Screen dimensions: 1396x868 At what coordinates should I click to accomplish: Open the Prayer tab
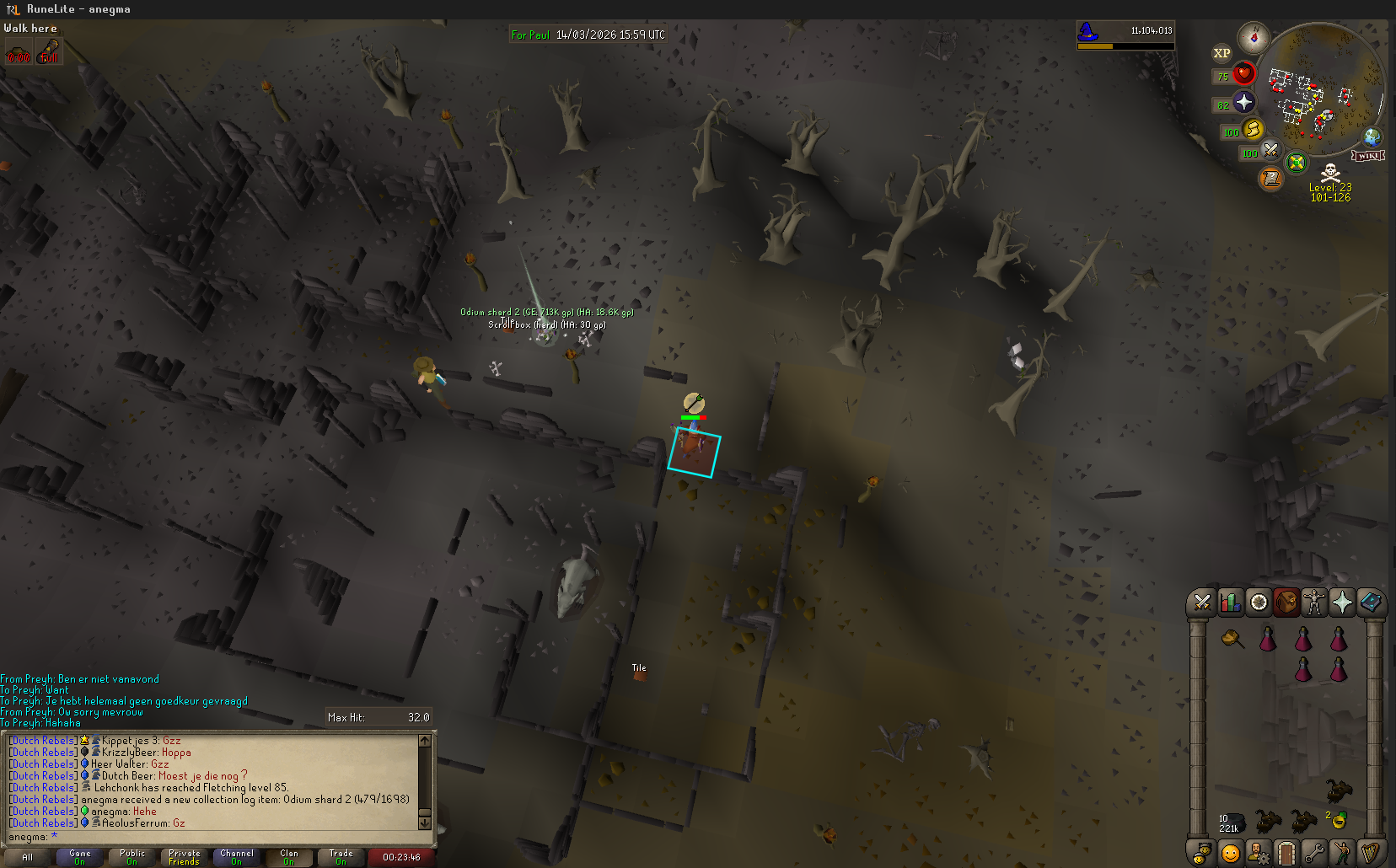click(x=1342, y=603)
